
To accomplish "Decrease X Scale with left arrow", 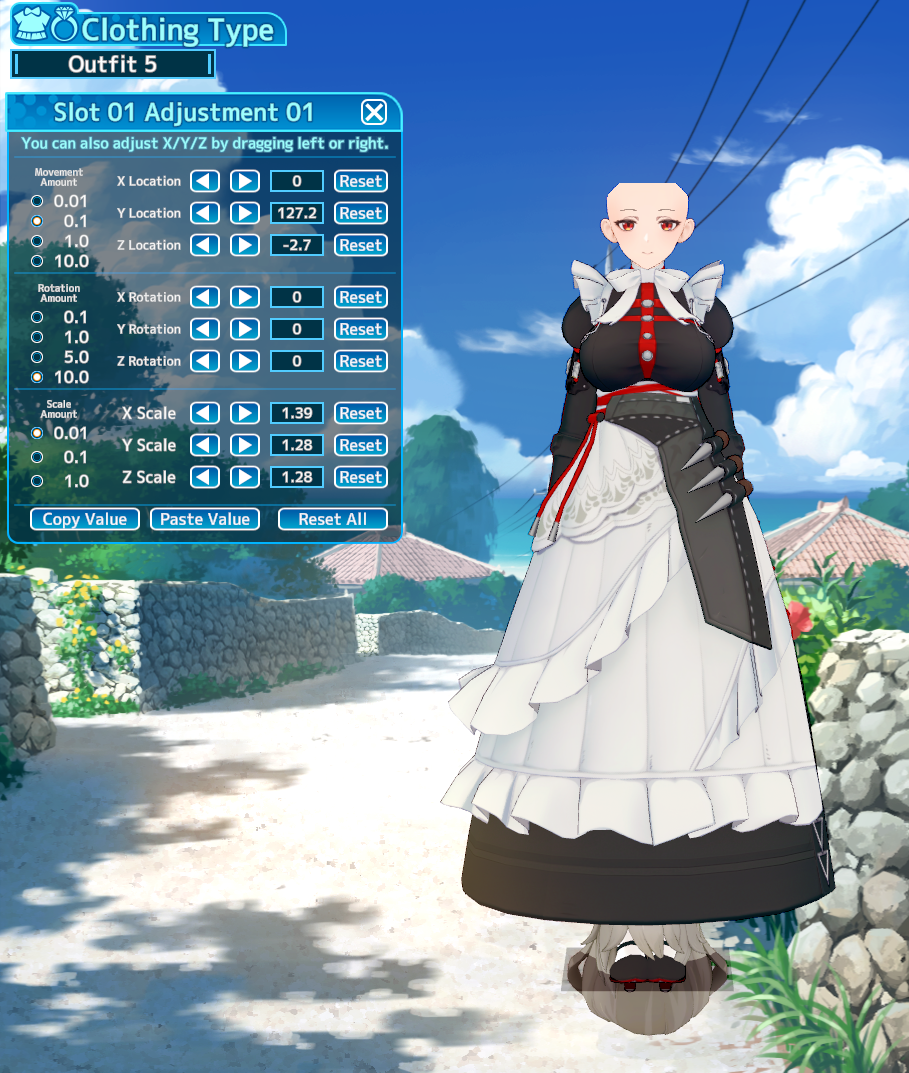I will point(205,413).
